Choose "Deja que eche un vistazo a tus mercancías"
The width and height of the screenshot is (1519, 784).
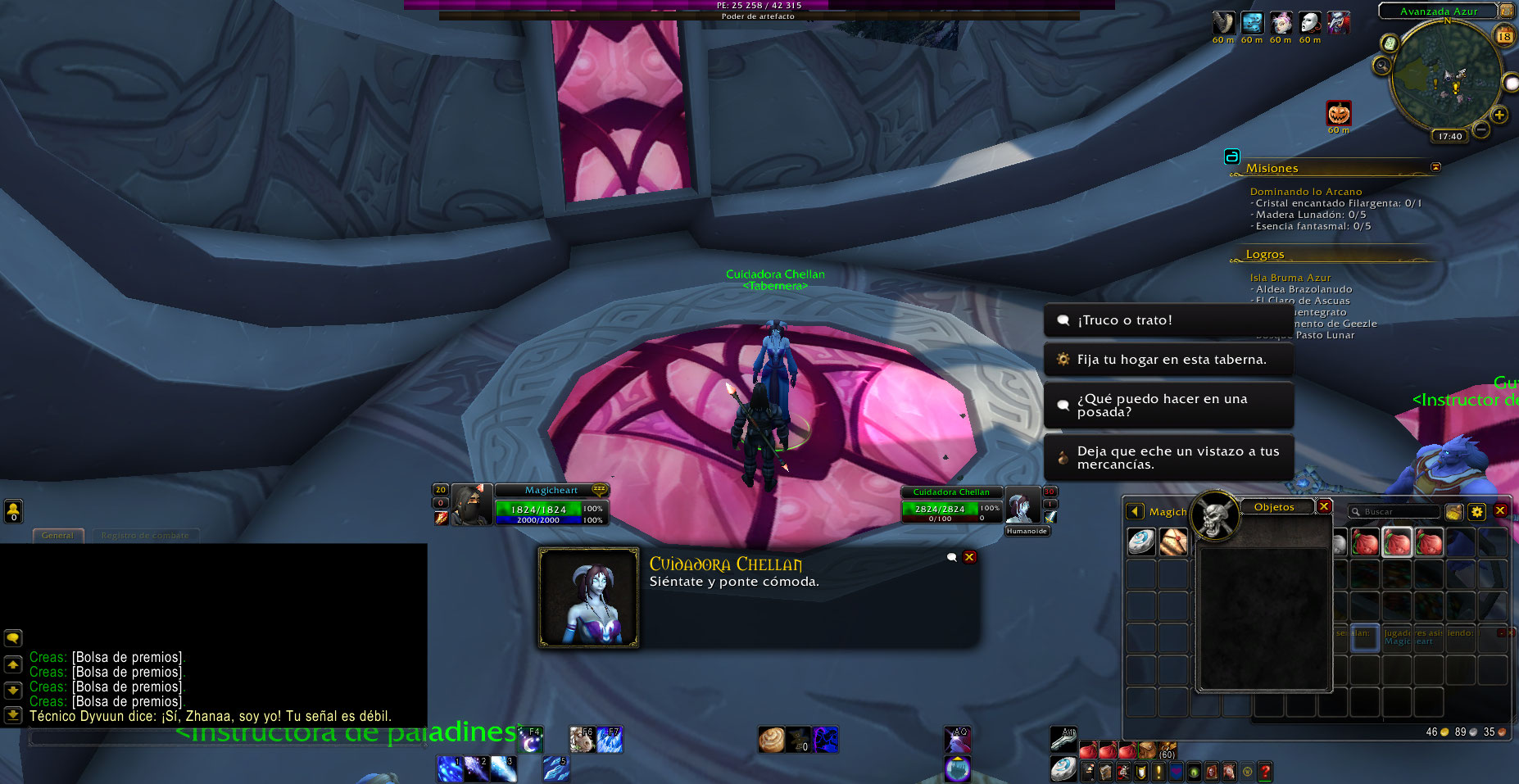[x=1168, y=458]
